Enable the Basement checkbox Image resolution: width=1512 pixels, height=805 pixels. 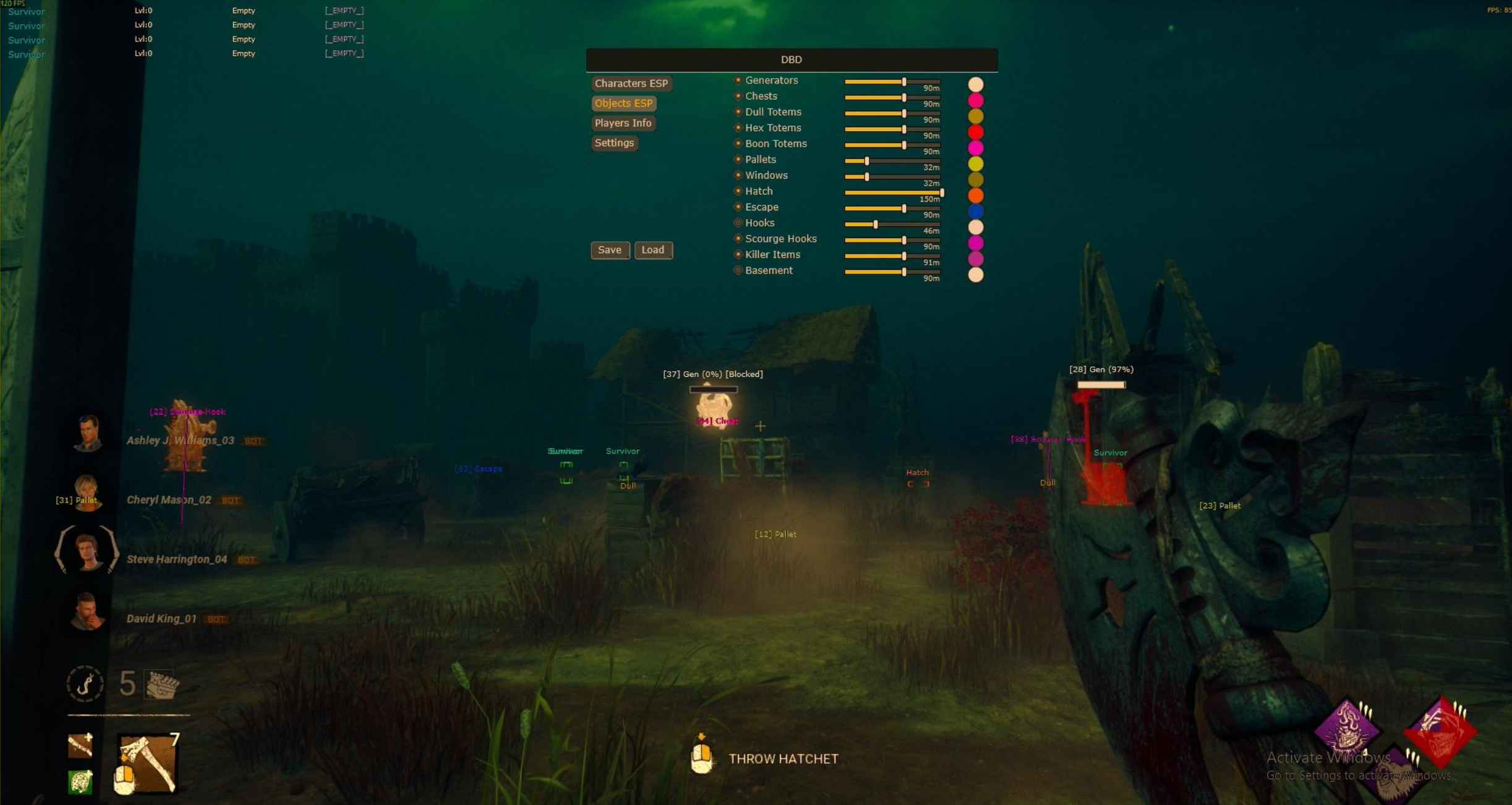point(738,270)
